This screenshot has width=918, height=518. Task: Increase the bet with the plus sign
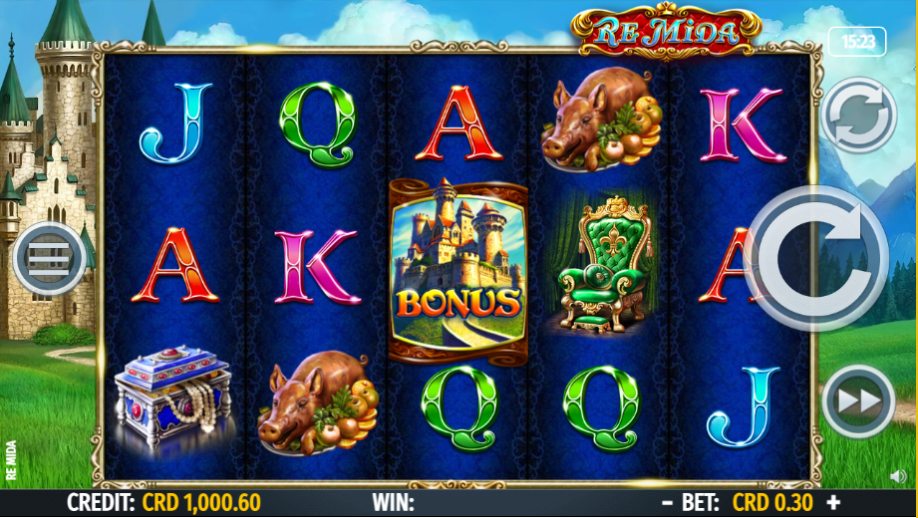833,502
